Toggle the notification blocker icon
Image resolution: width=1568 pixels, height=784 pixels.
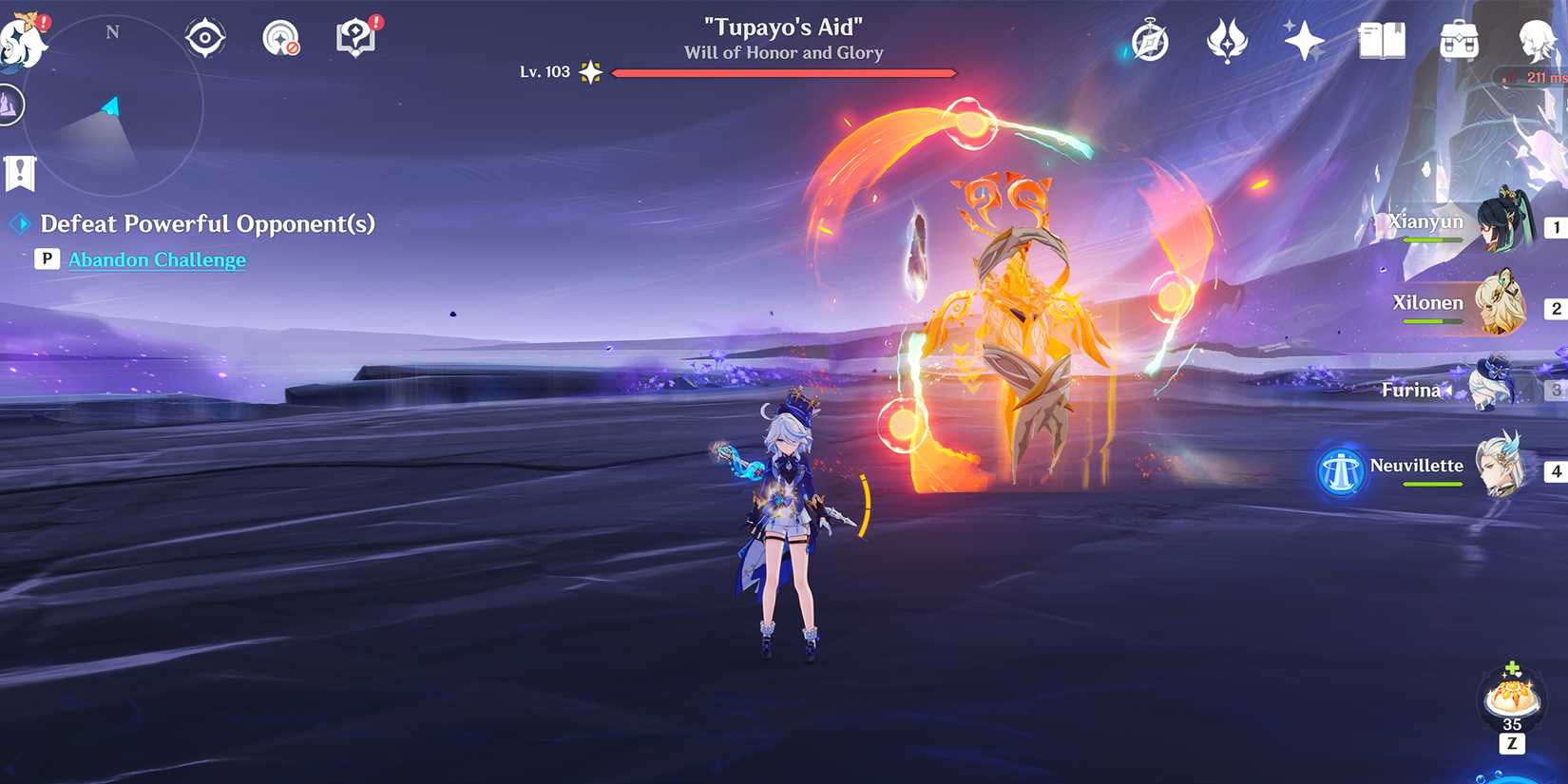pyautogui.click(x=281, y=38)
